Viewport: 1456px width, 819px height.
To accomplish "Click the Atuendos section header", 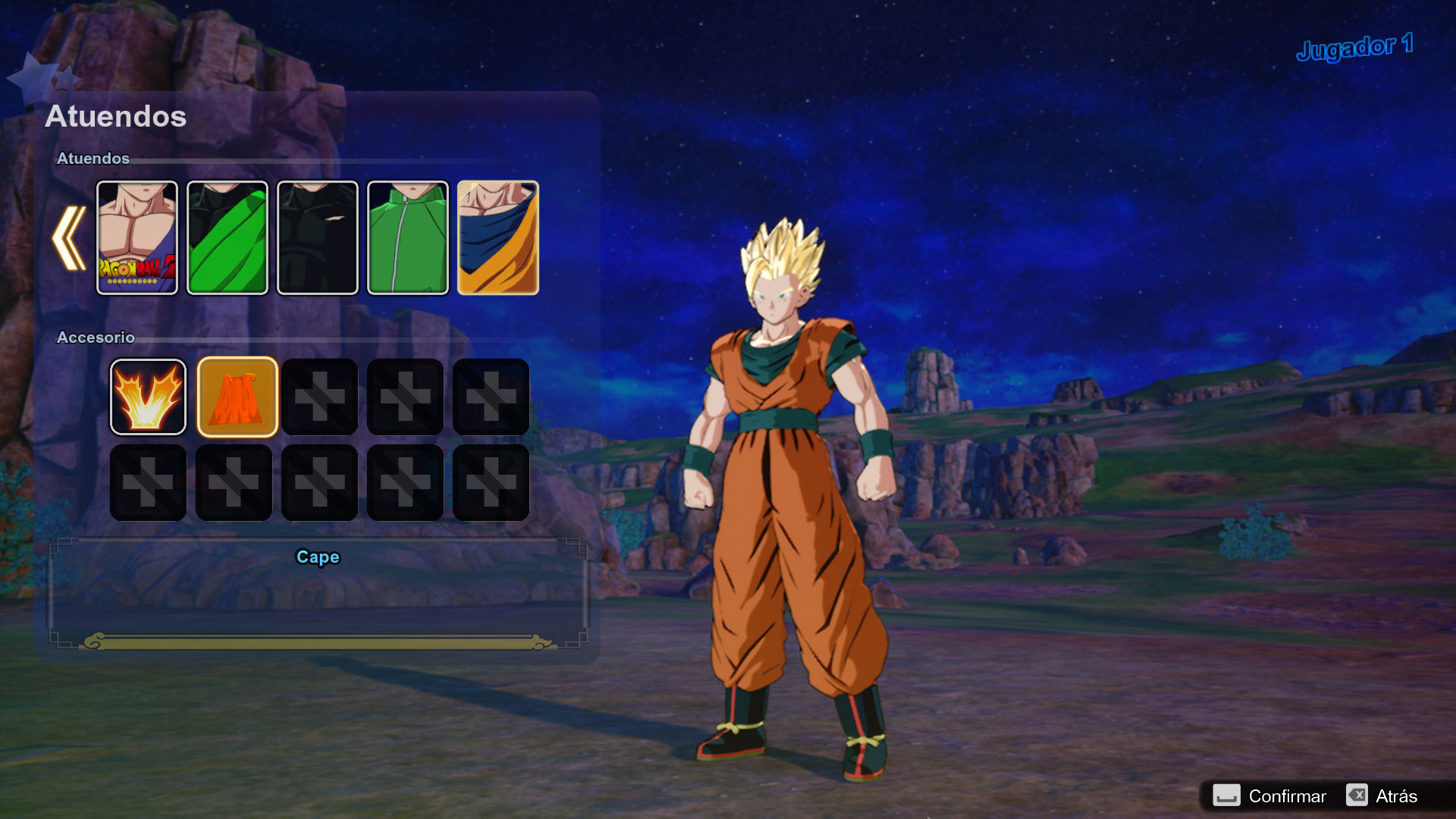I will (x=93, y=158).
